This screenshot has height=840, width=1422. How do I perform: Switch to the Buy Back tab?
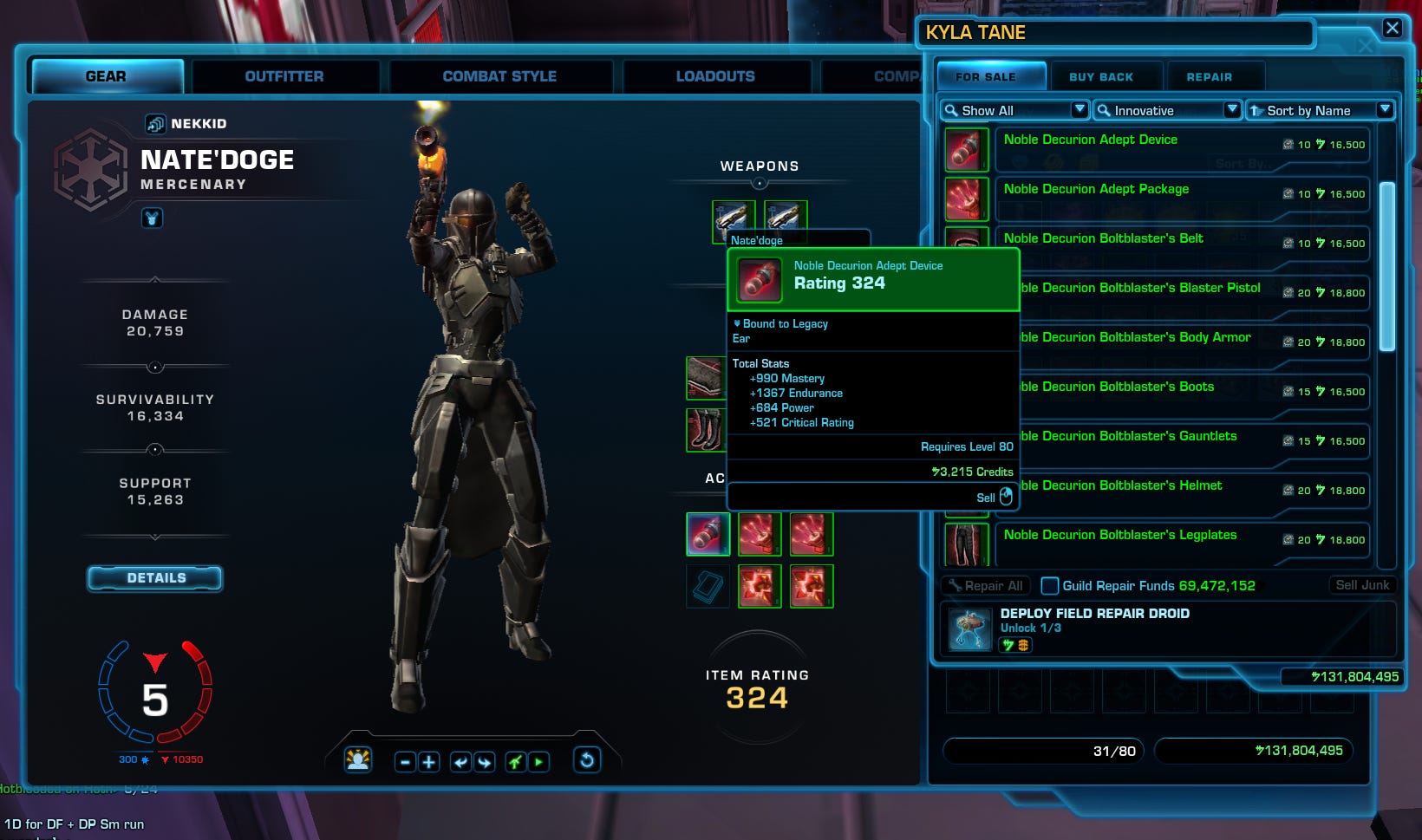[1104, 76]
